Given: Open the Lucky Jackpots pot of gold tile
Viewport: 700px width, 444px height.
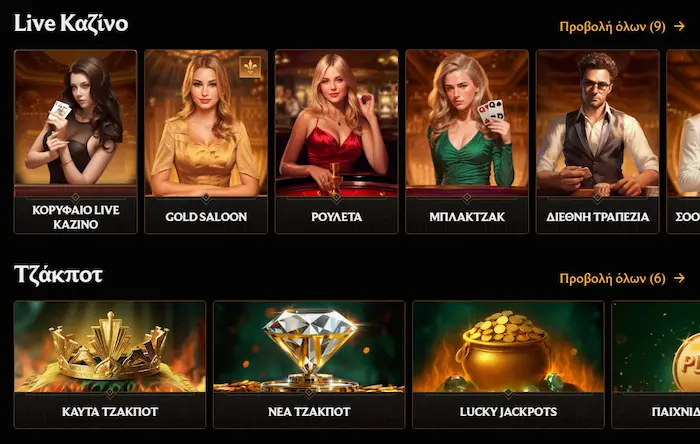Looking at the screenshot, I should tap(508, 363).
